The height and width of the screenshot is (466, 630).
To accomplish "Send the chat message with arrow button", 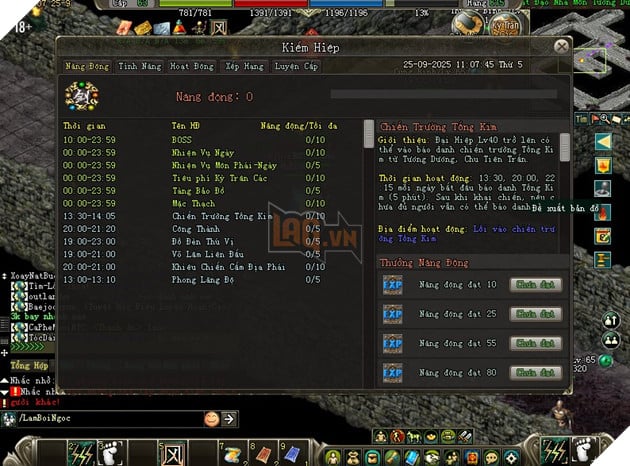I will (229, 419).
